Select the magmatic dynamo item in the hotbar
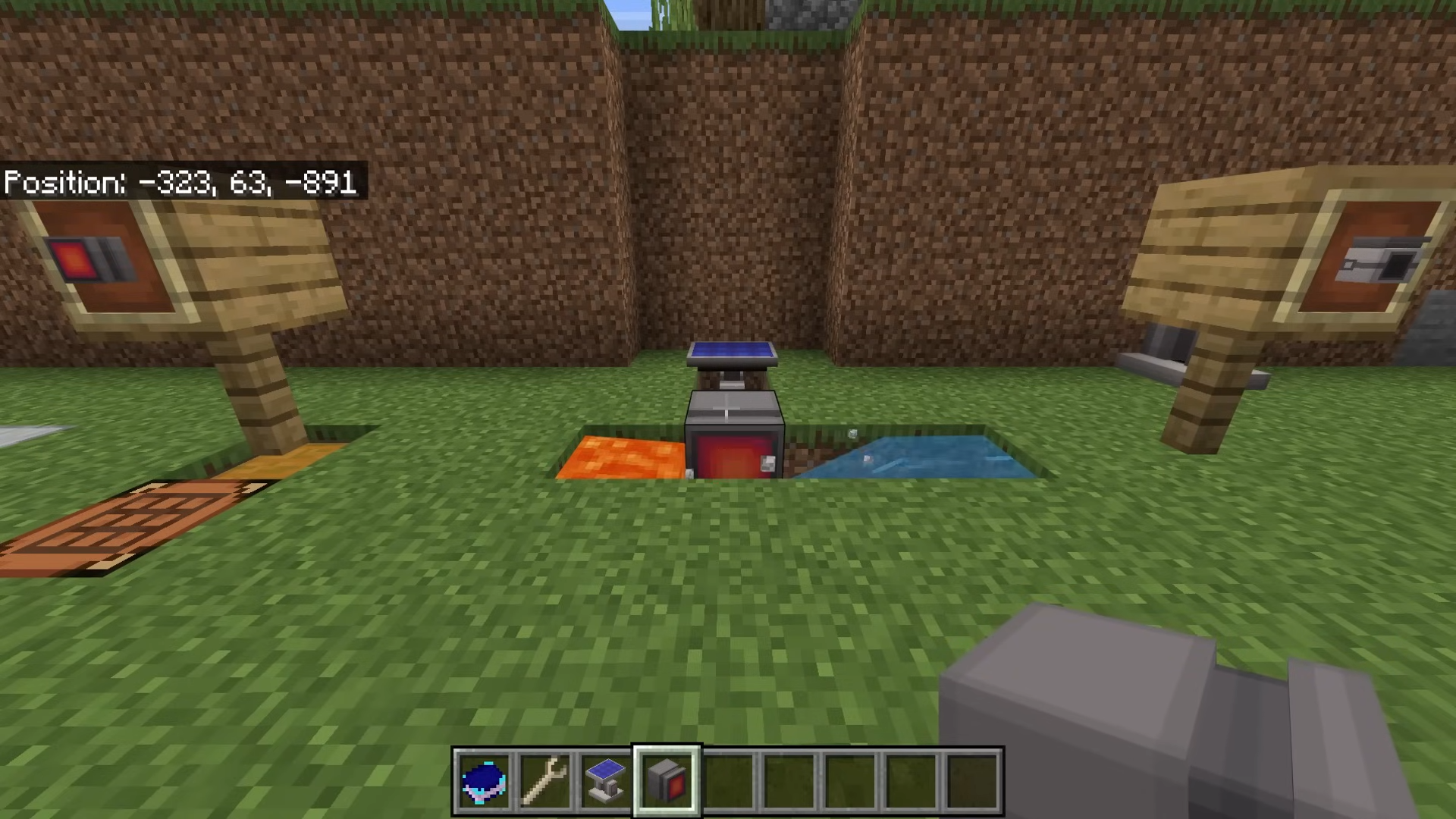The width and height of the screenshot is (1456, 819). (666, 781)
